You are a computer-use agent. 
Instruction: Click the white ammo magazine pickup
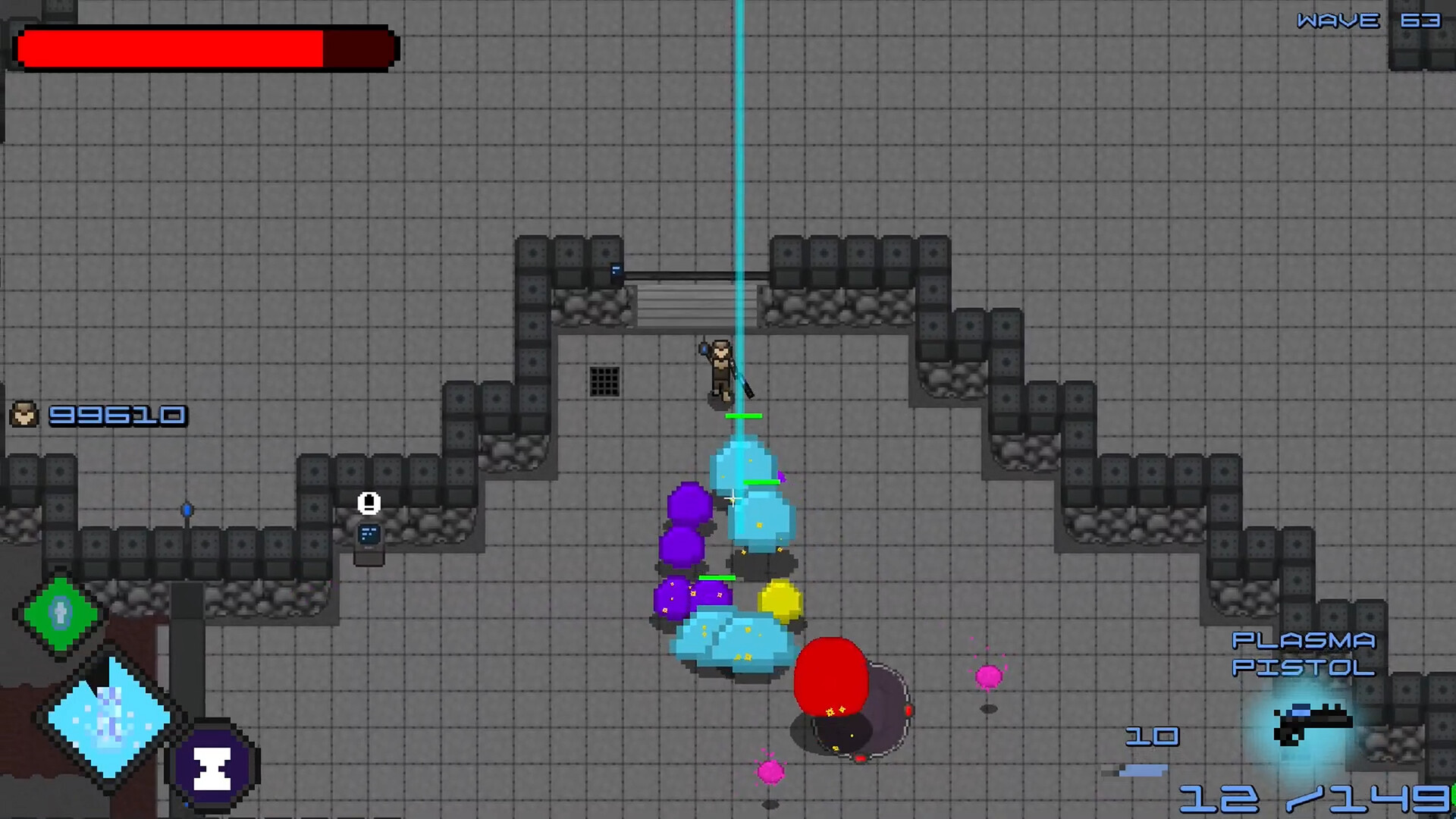[x=369, y=504]
